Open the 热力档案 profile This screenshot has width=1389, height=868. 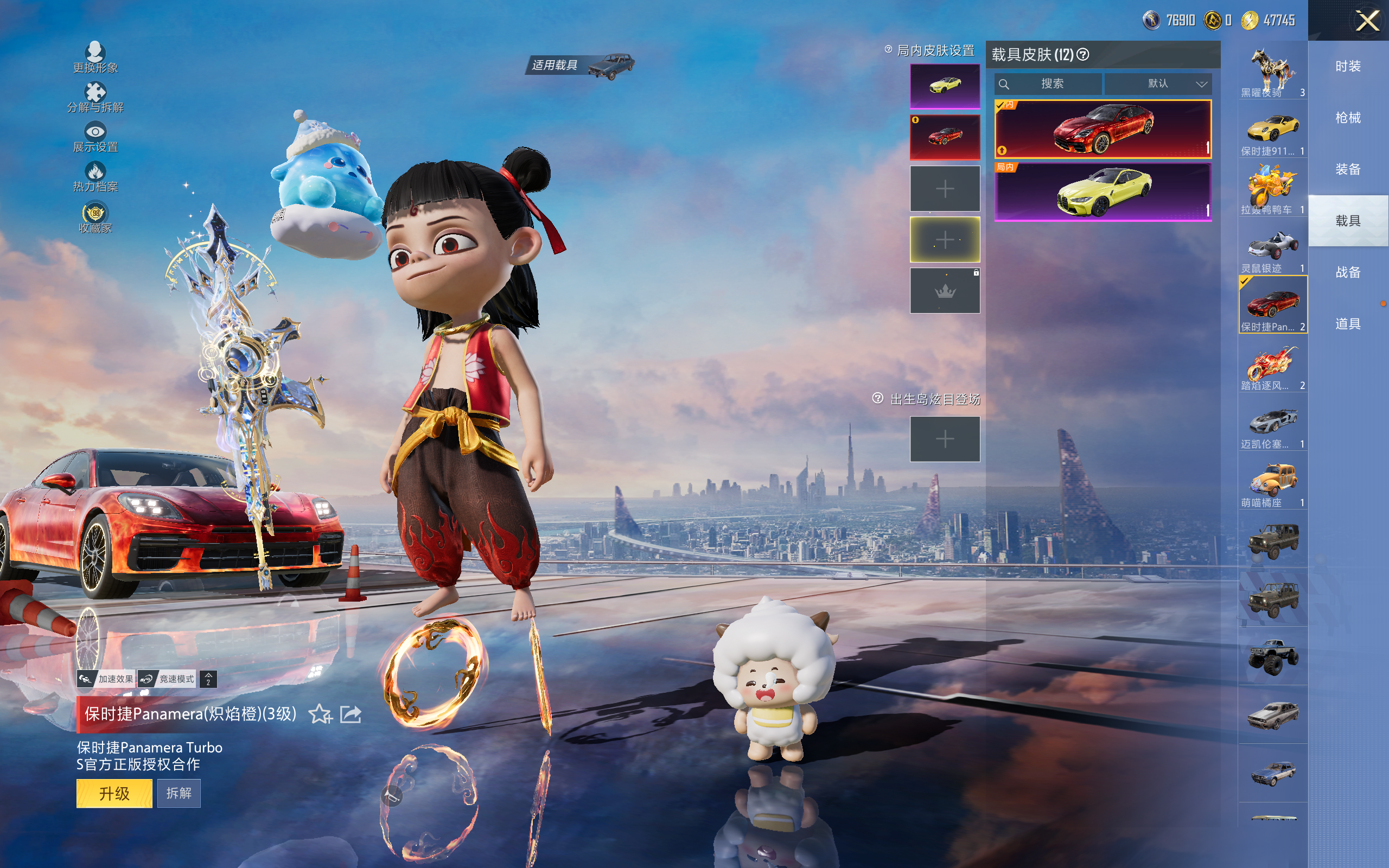pyautogui.click(x=95, y=177)
